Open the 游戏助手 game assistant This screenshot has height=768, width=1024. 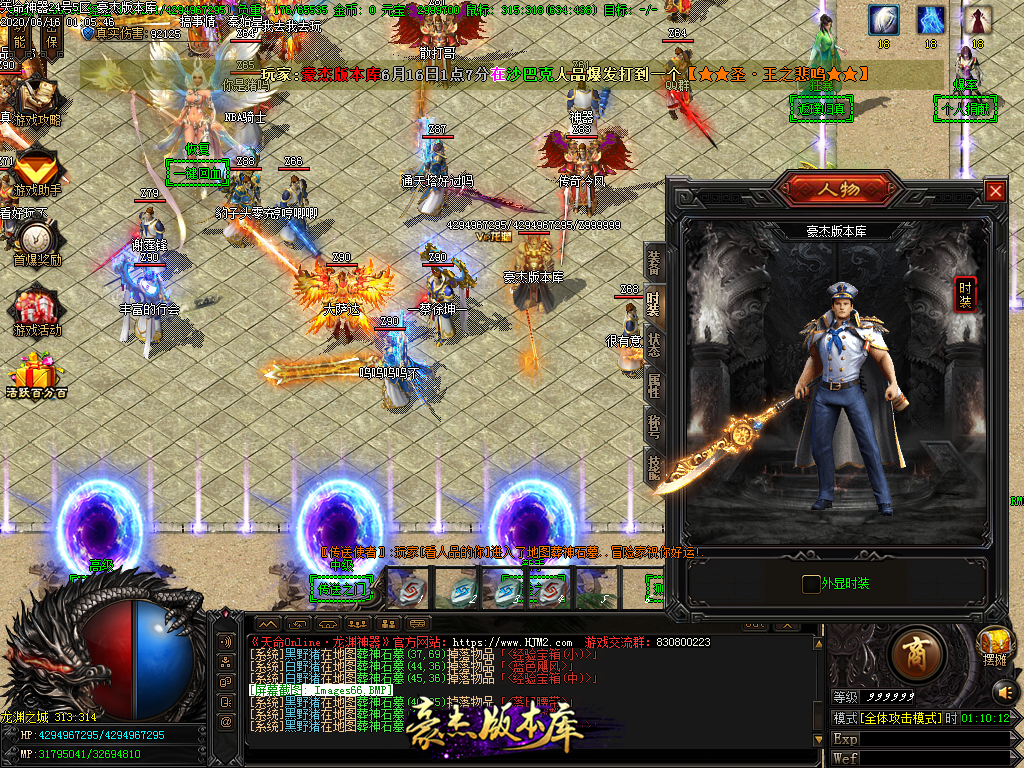point(36,170)
